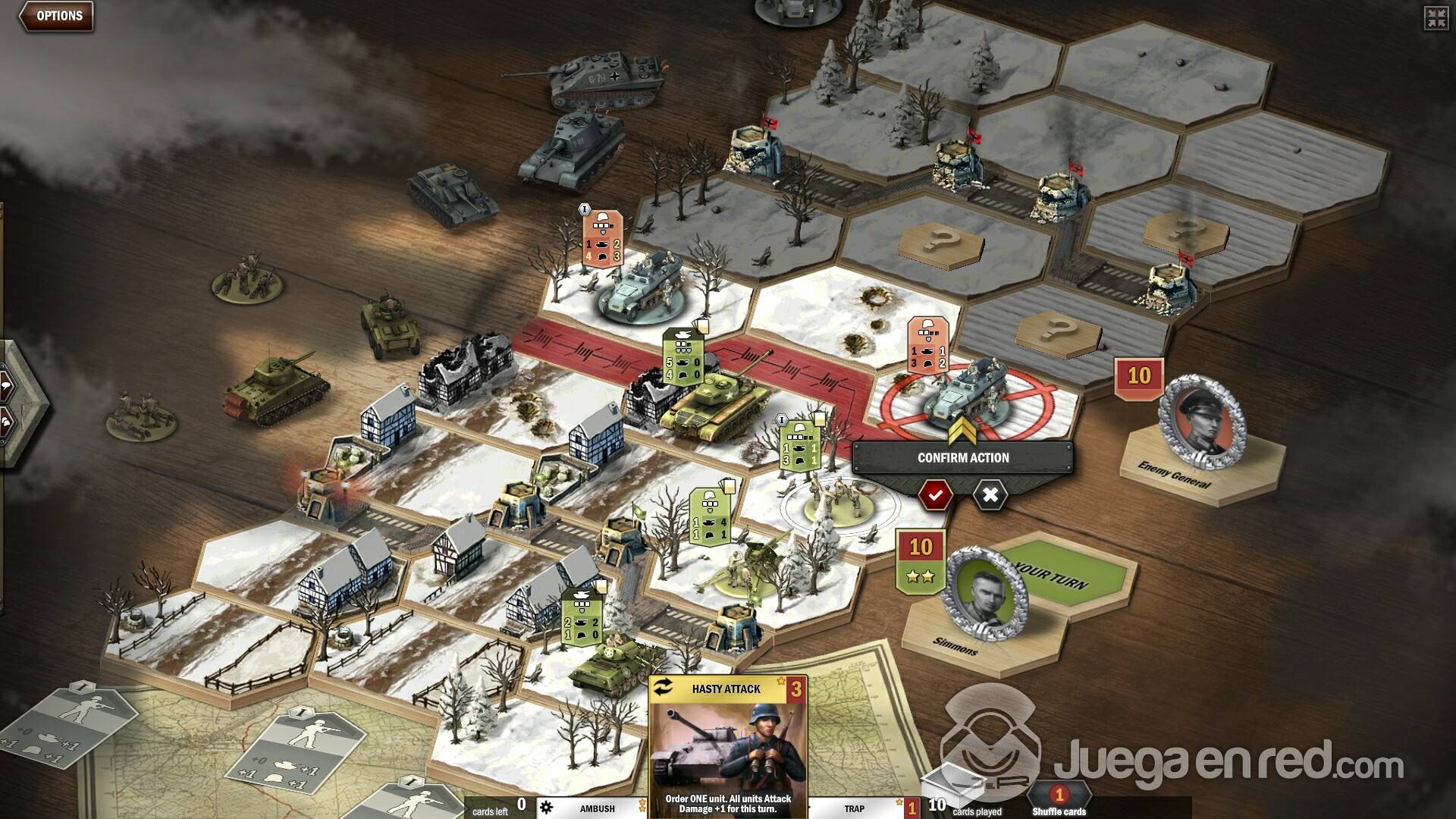Toggle fullscreen with the corner arrows icon
Image resolution: width=1456 pixels, height=819 pixels.
click(1436, 18)
